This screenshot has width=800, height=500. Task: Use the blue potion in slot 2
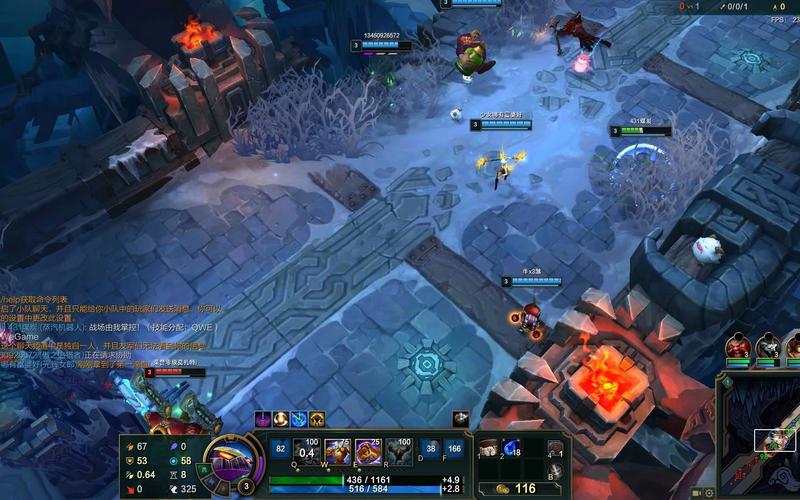tap(510, 449)
